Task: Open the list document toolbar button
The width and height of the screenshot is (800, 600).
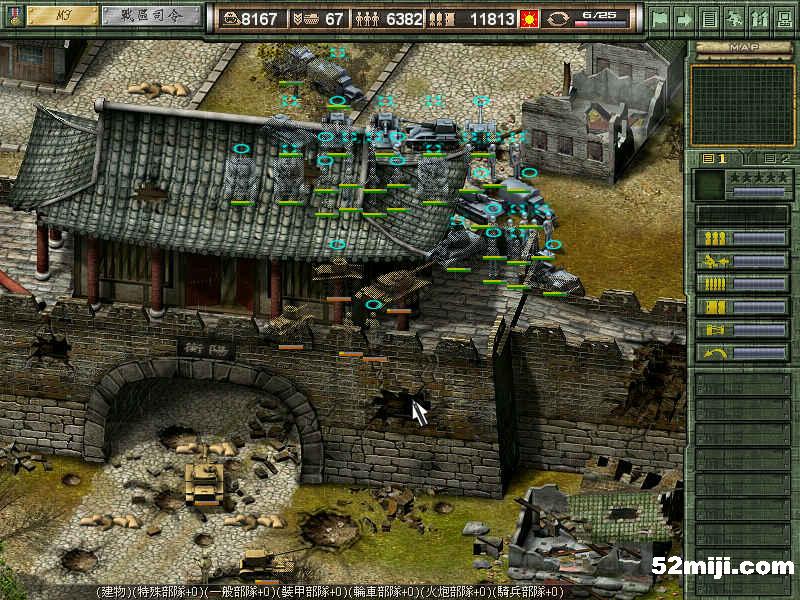Action: pyautogui.click(x=709, y=18)
